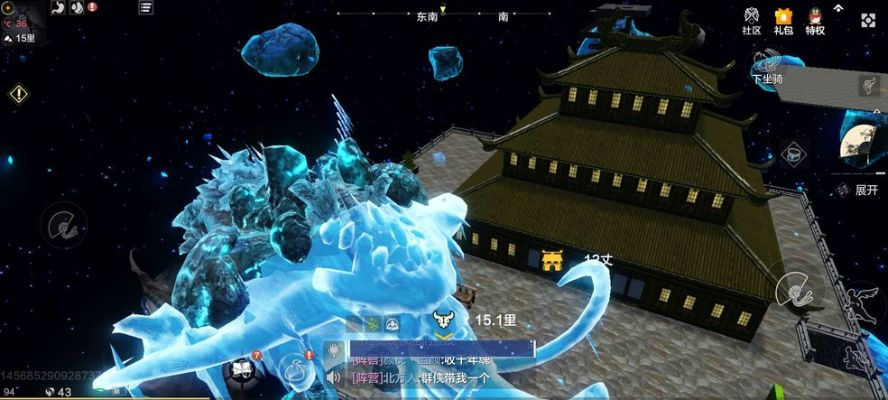The height and width of the screenshot is (400, 888).
Task: Open the list menu icon at top
Action: tap(146, 7)
